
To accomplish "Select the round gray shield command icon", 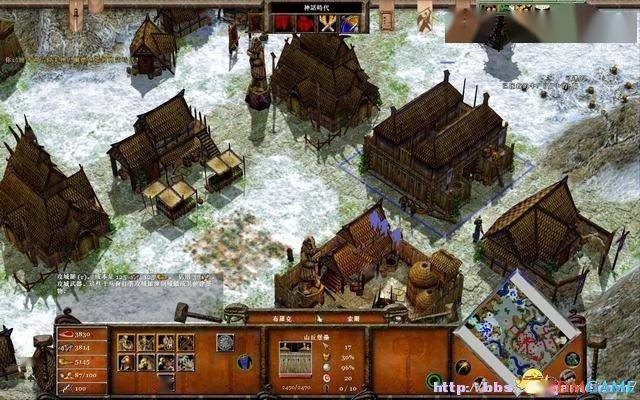I will [225, 341].
